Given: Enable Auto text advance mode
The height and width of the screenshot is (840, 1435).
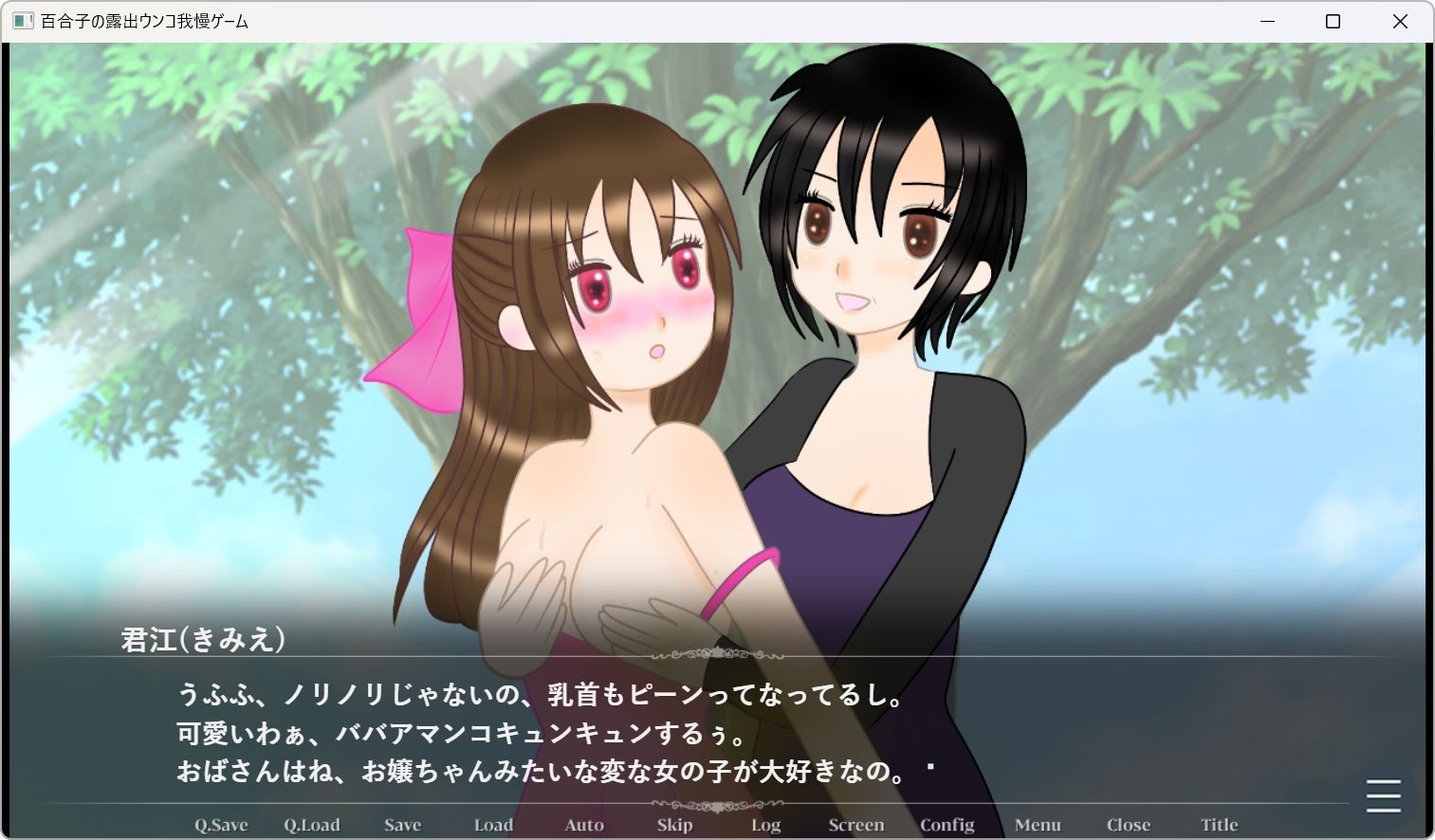Looking at the screenshot, I should (583, 824).
